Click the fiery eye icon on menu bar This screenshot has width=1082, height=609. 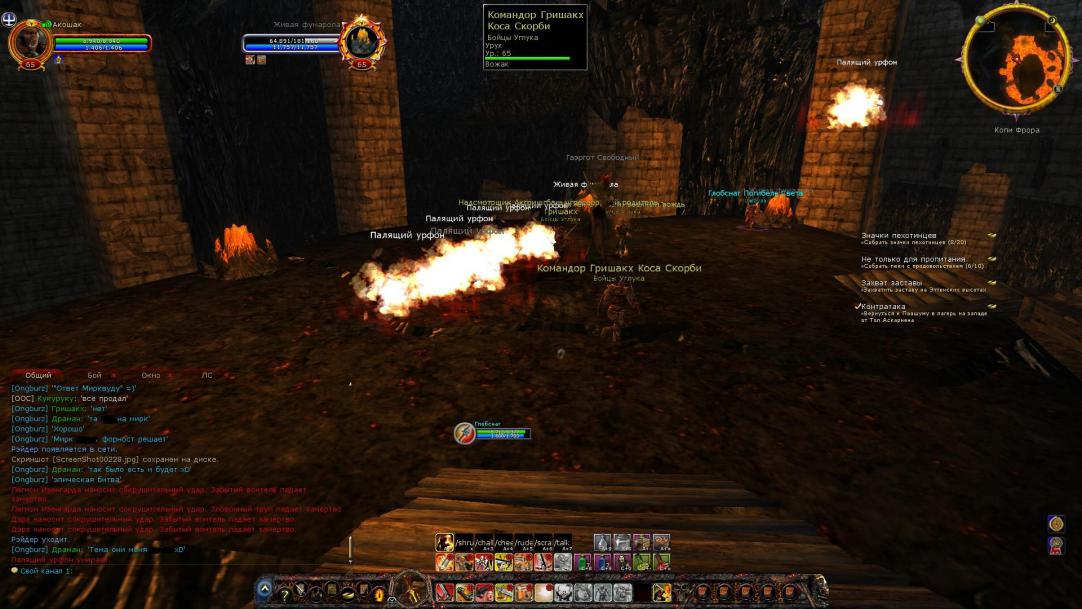379,594
